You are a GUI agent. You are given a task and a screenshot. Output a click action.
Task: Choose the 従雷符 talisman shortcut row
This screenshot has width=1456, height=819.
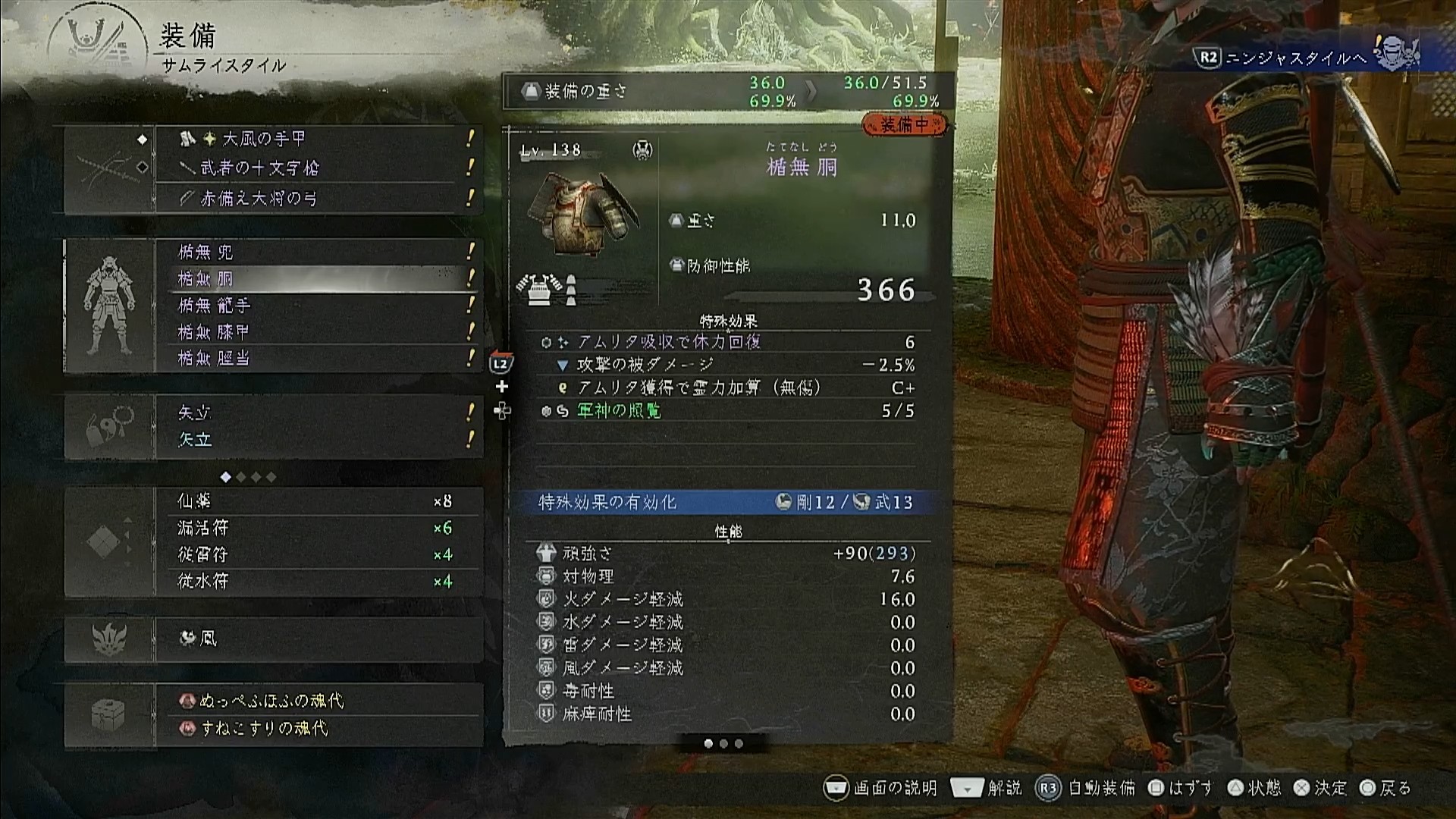[x=317, y=555]
